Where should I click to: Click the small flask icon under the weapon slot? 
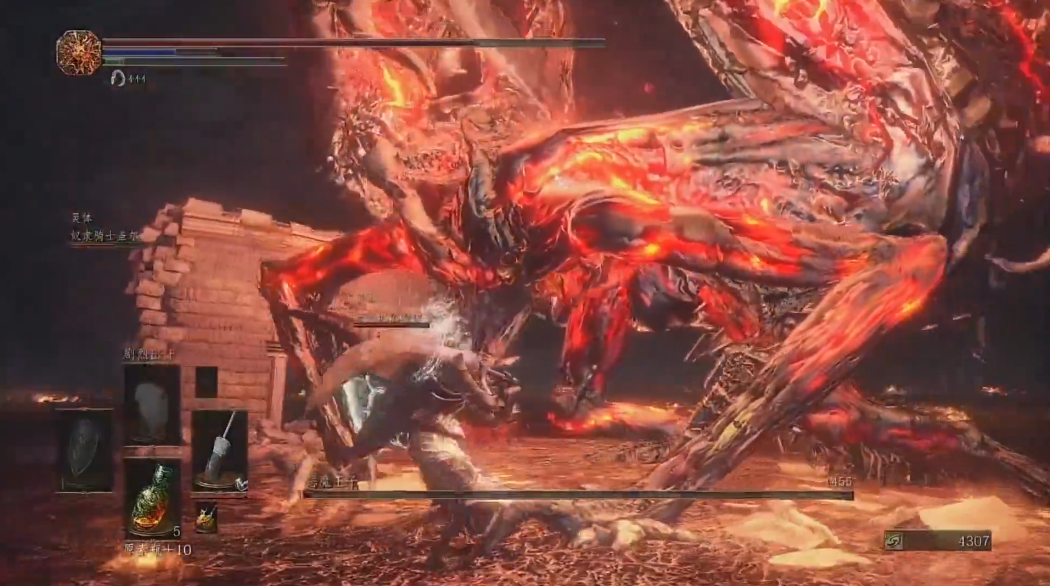click(206, 517)
